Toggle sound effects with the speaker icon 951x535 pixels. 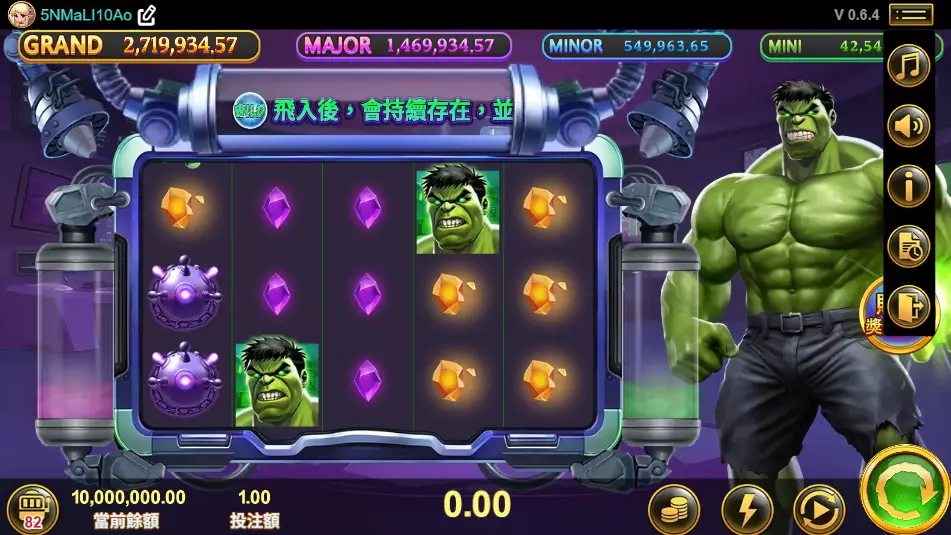(909, 127)
